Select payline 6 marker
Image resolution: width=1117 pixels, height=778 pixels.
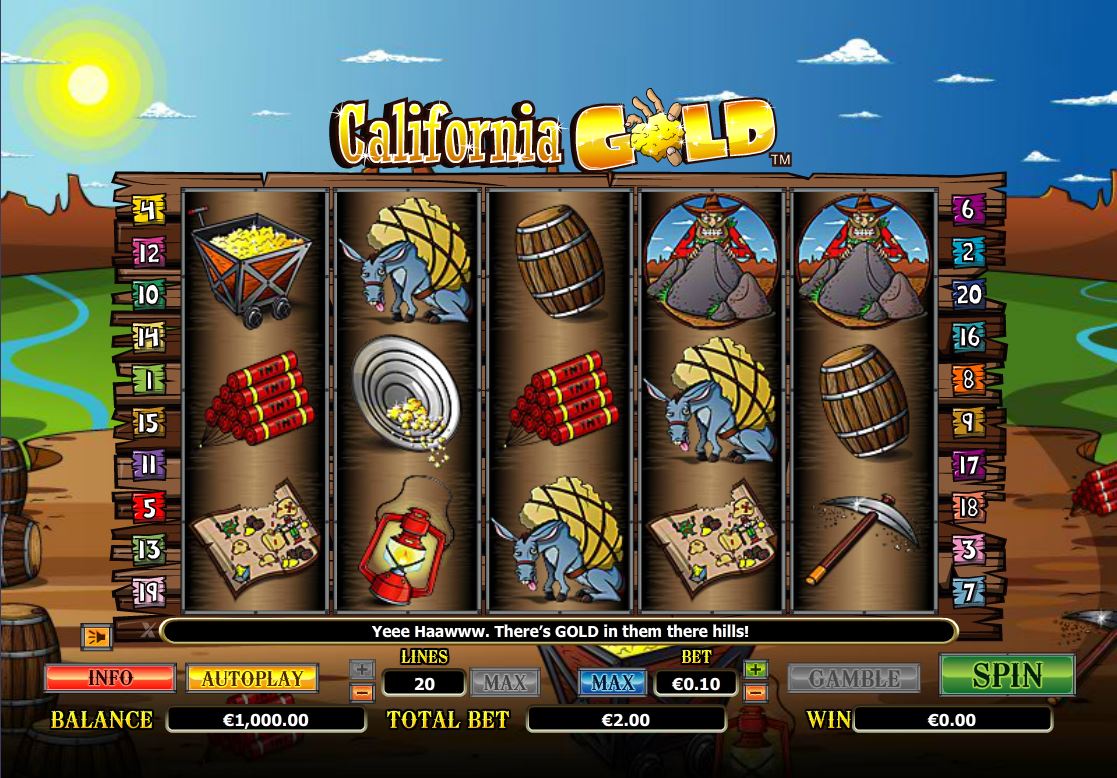[x=968, y=209]
